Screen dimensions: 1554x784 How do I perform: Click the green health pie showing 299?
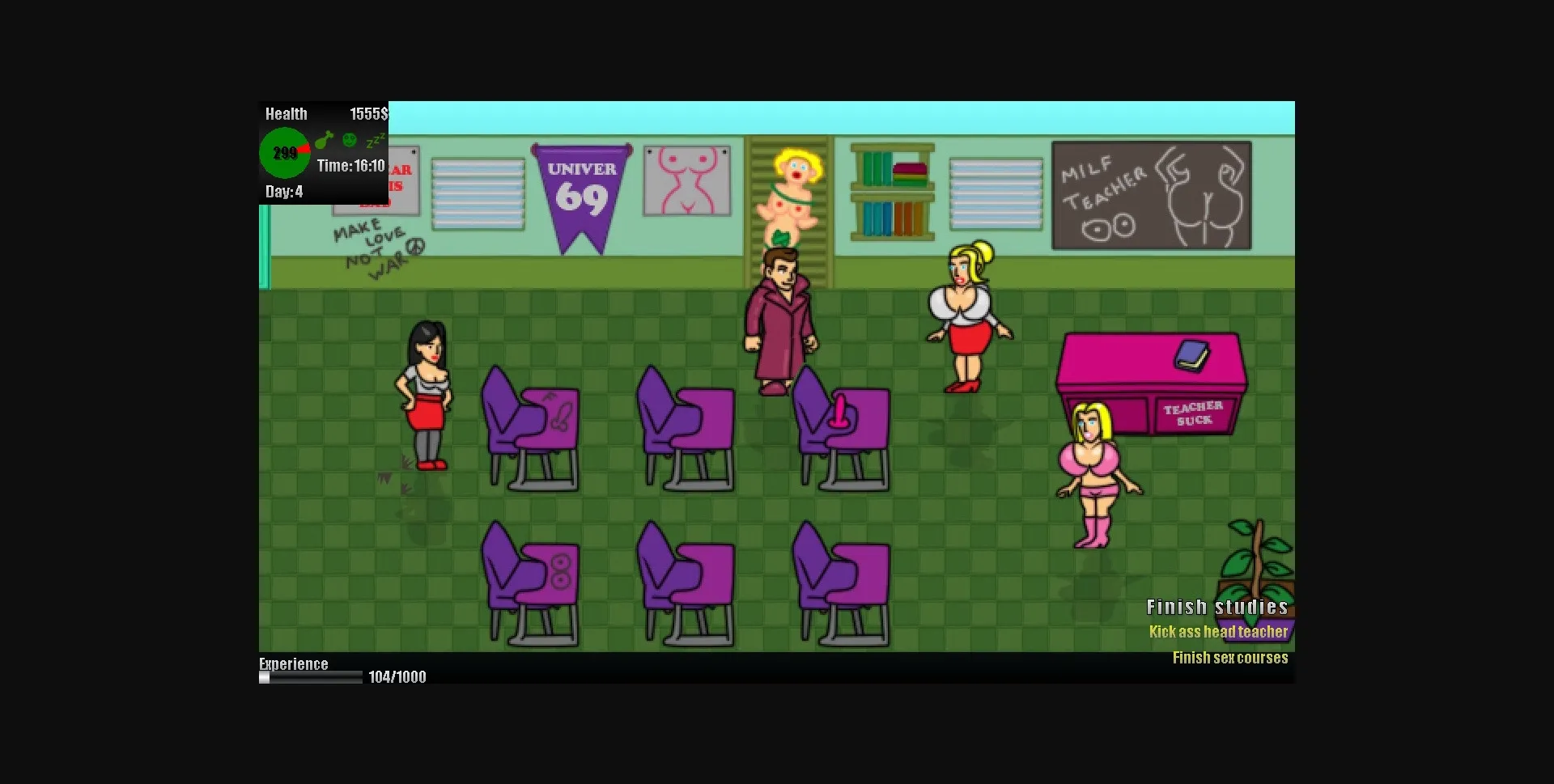coord(284,152)
